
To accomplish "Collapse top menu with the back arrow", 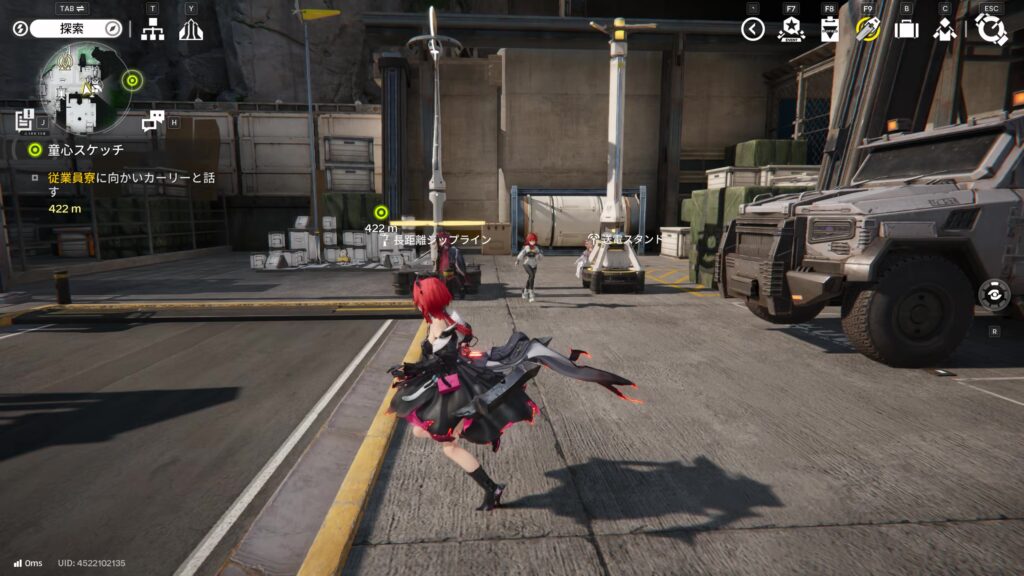I will (752, 29).
